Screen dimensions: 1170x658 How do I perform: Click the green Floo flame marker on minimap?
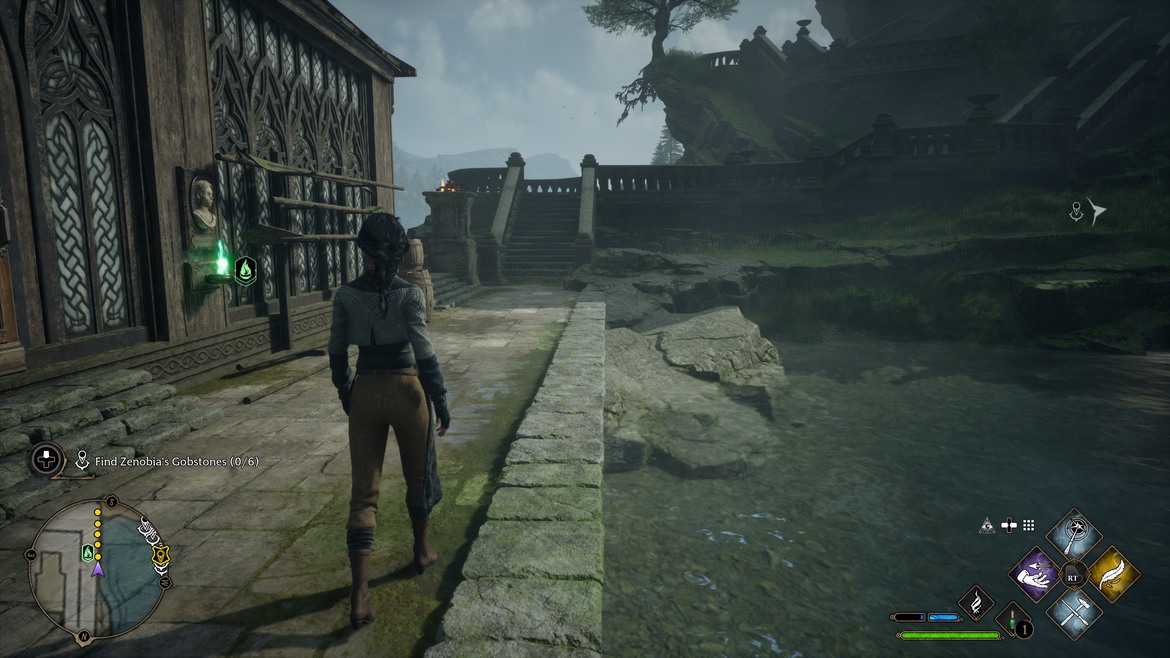click(x=88, y=553)
